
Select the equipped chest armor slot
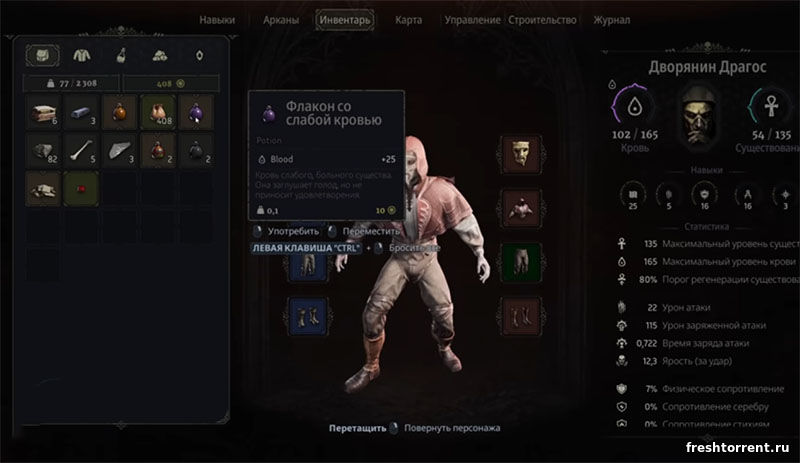coord(520,206)
